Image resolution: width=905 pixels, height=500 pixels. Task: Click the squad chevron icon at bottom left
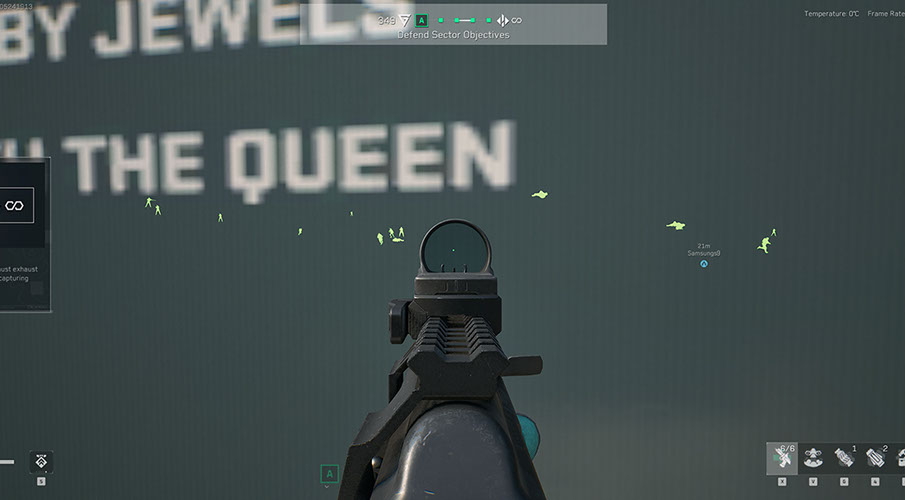click(42, 462)
